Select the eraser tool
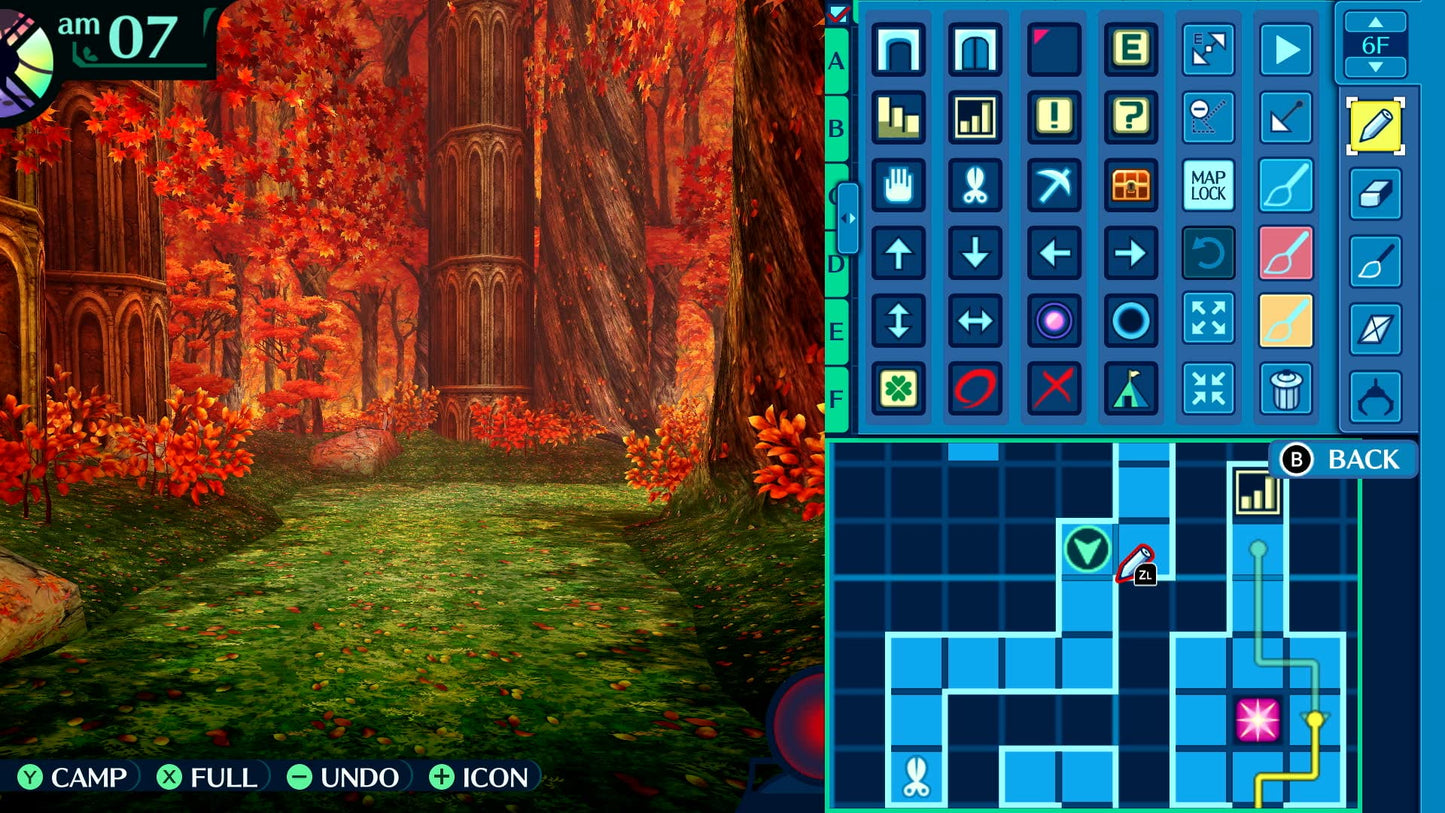The height and width of the screenshot is (813, 1445). (1375, 192)
